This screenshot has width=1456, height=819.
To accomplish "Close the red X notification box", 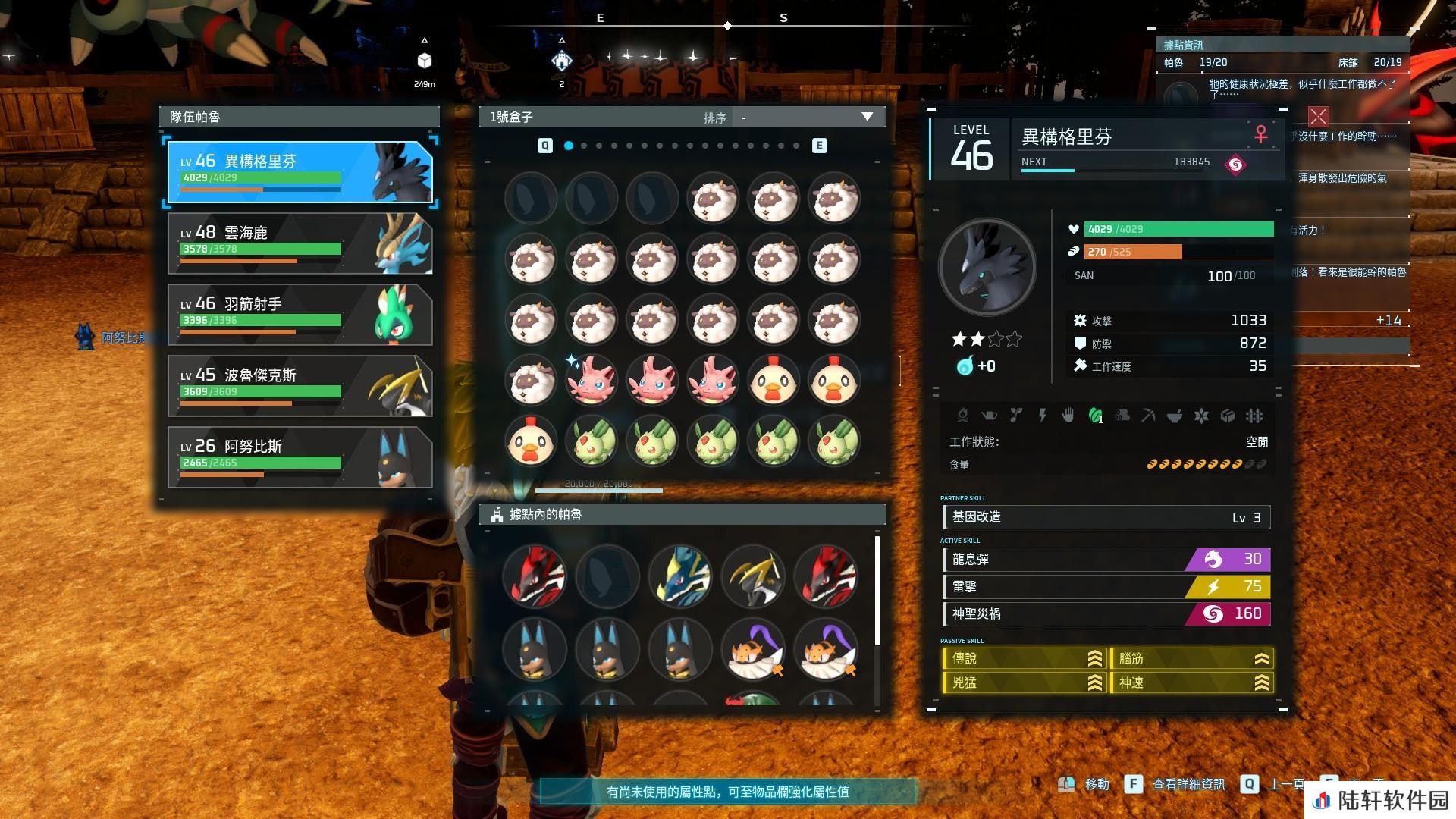I will click(1318, 117).
